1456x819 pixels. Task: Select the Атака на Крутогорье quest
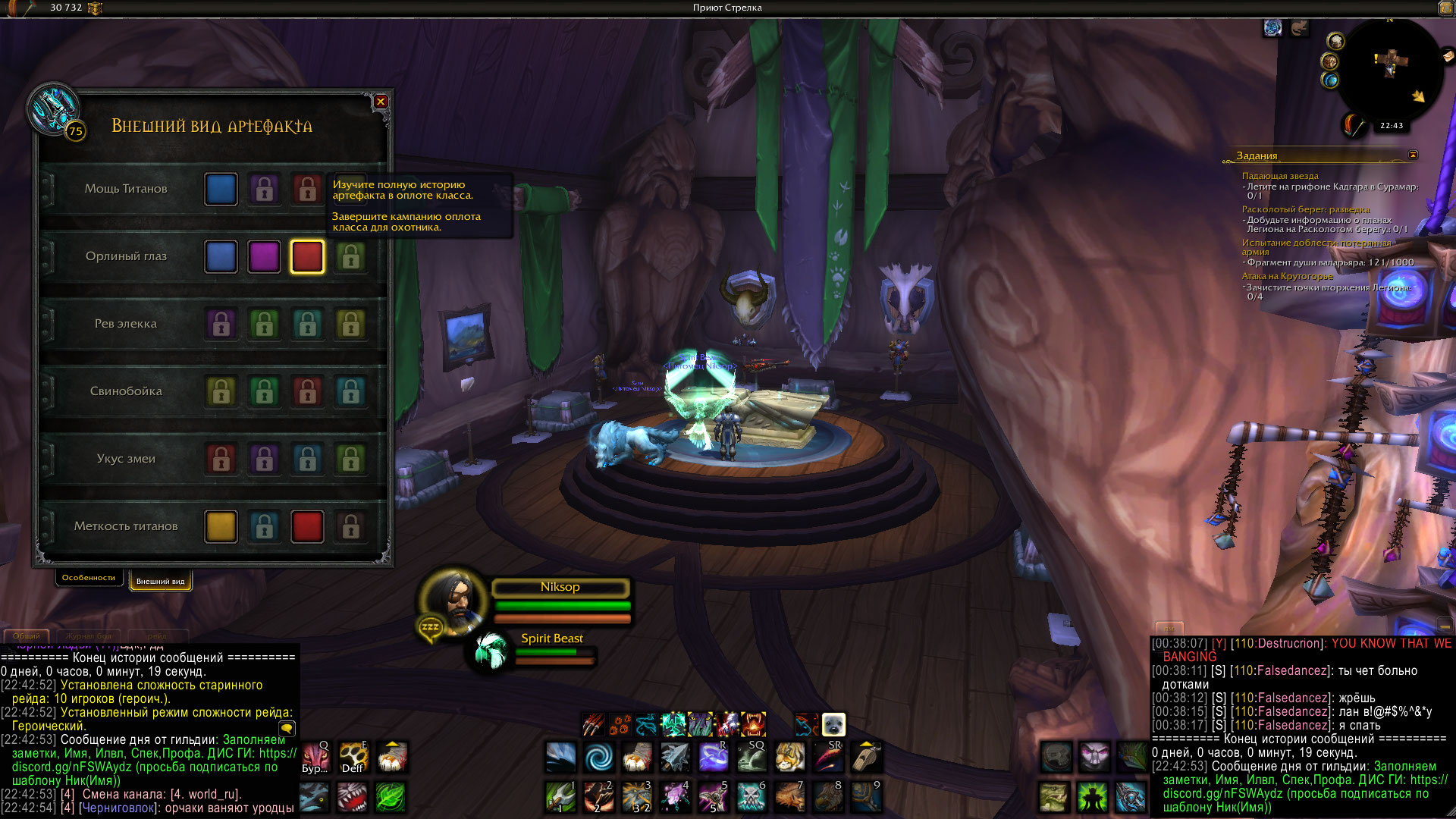(x=1287, y=276)
